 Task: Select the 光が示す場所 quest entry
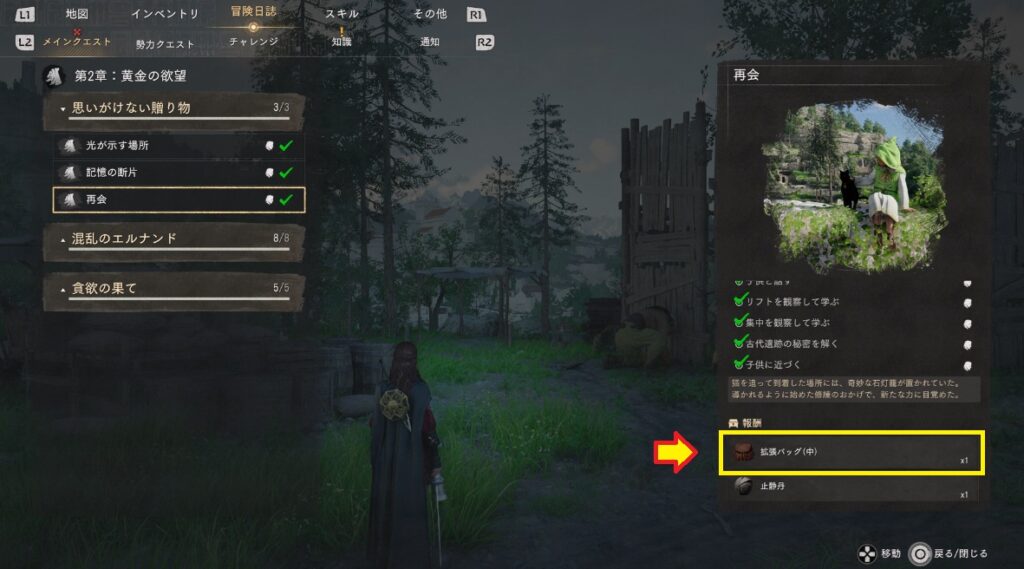click(179, 146)
